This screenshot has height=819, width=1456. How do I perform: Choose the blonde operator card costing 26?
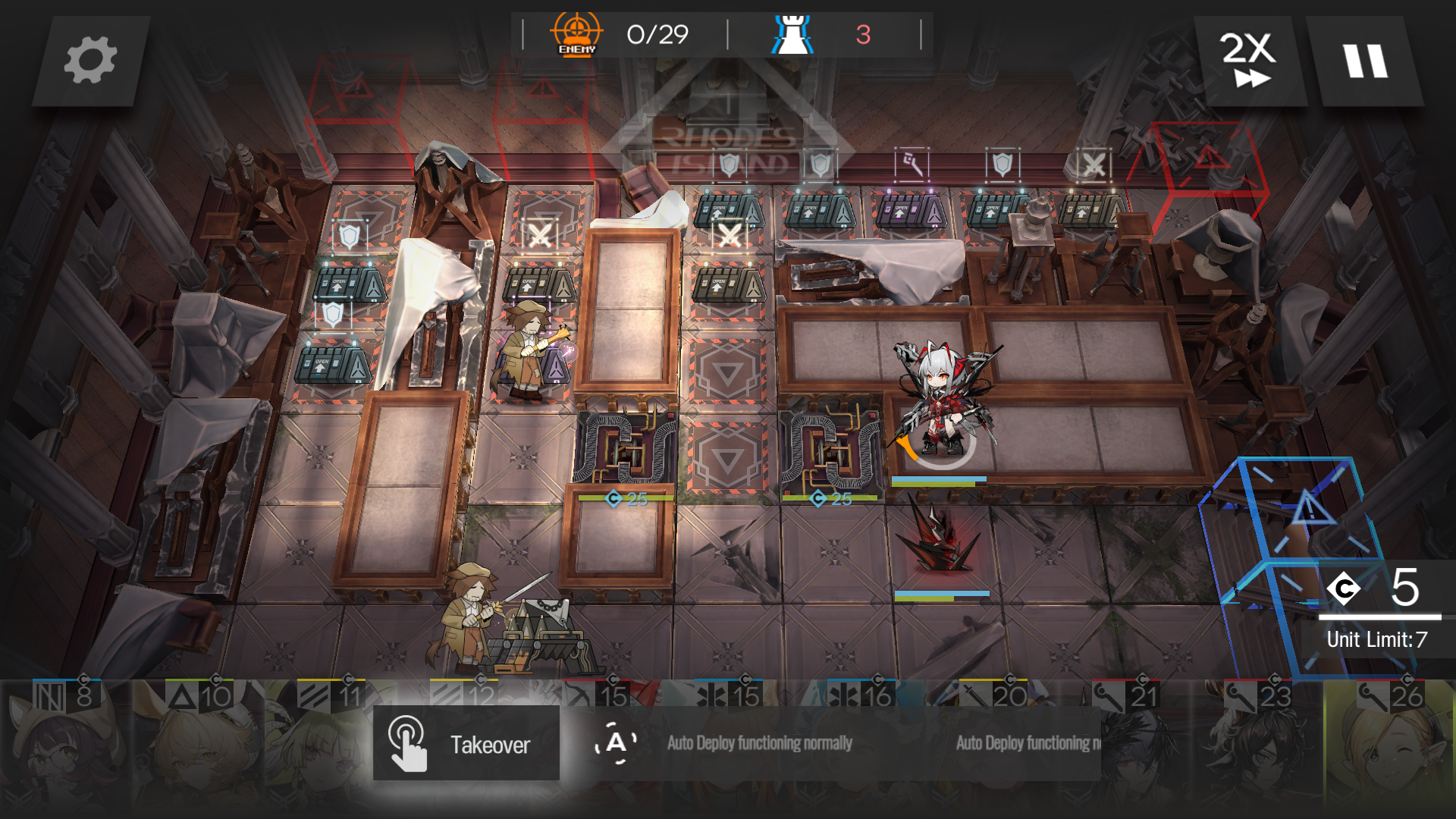[x=1389, y=747]
